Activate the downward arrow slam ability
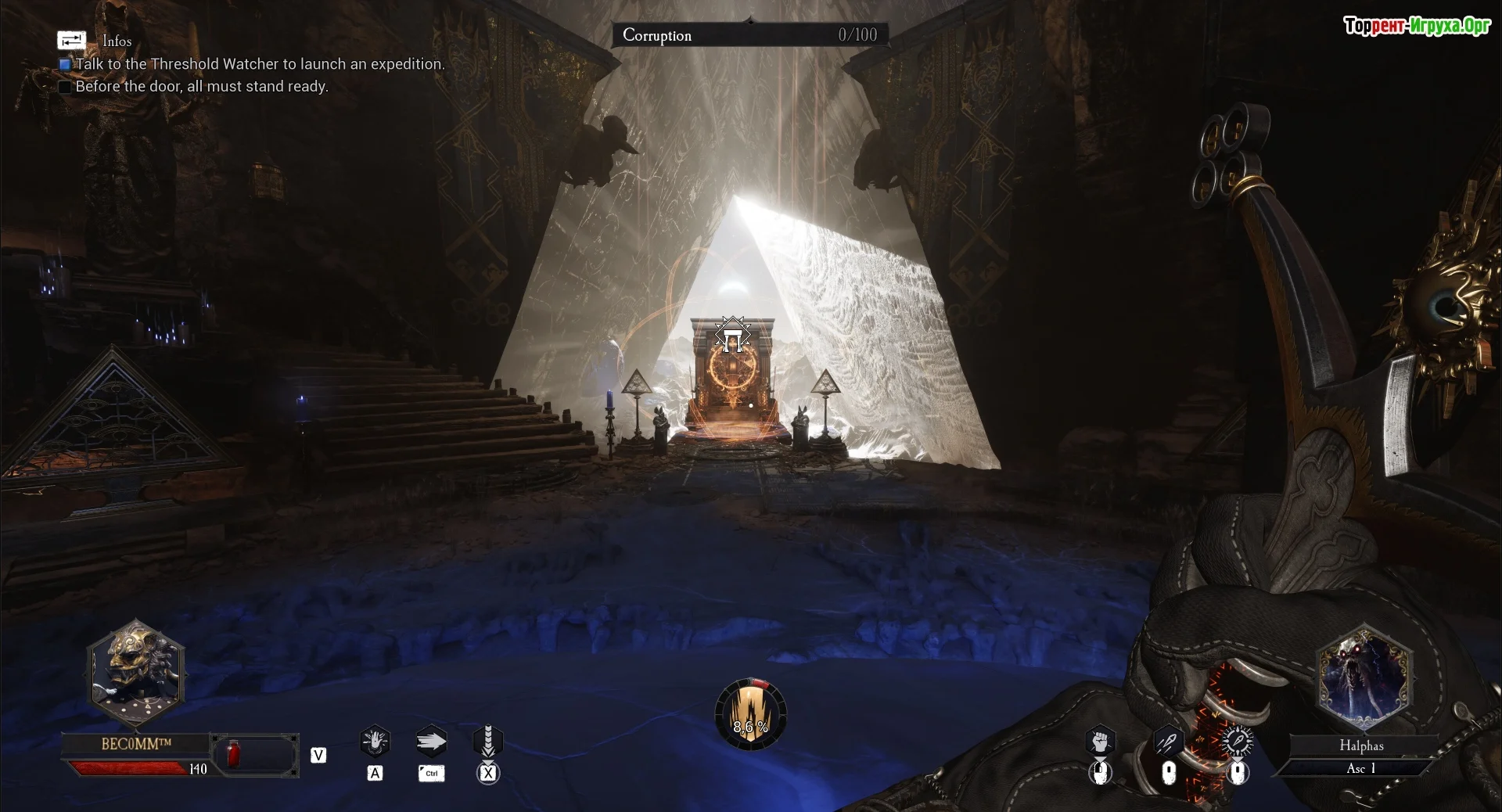This screenshot has width=1502, height=812. point(488,741)
